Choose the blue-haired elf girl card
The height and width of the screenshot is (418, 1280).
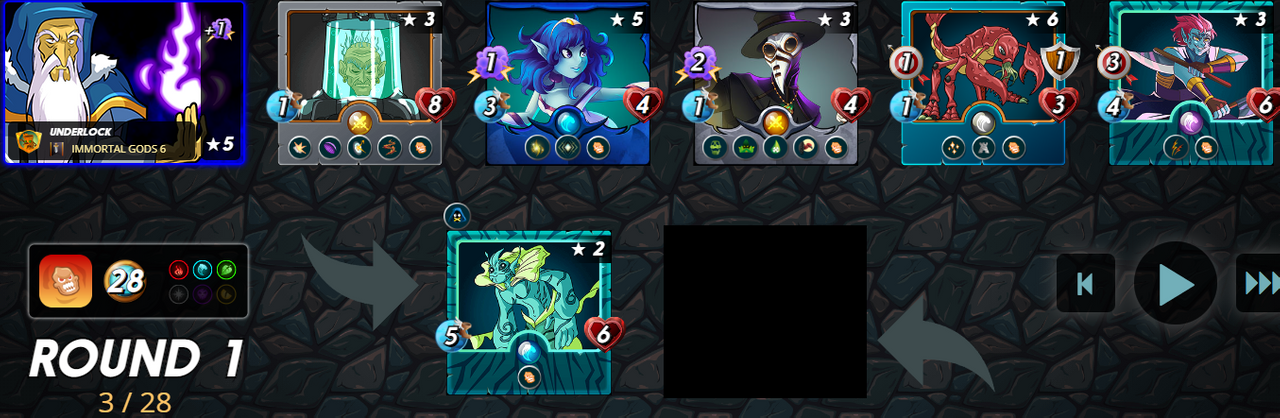tap(567, 82)
